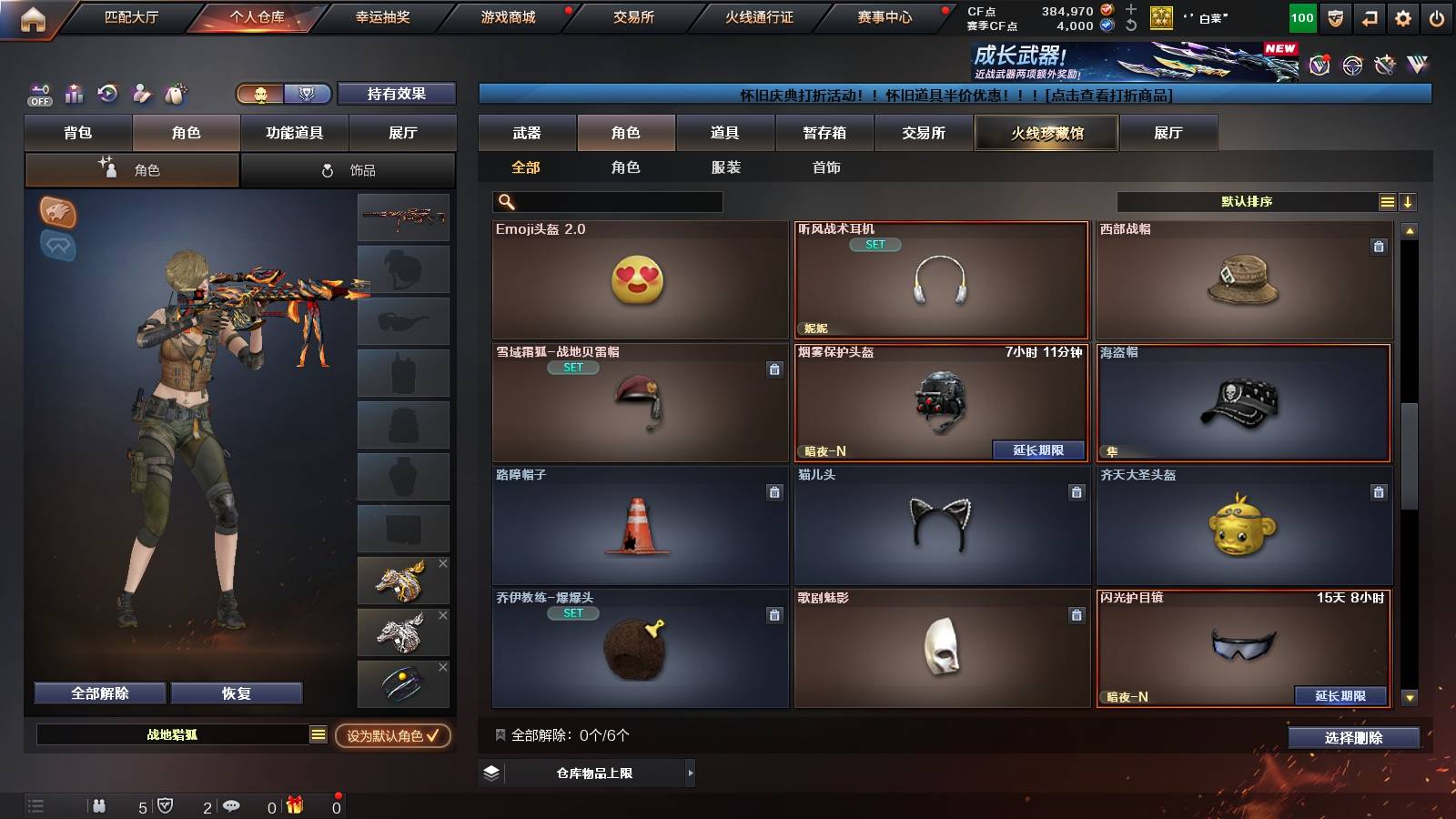Expand the 仓库物品上限 arrow at the bottom
This screenshot has width=1456, height=819.
(691, 773)
